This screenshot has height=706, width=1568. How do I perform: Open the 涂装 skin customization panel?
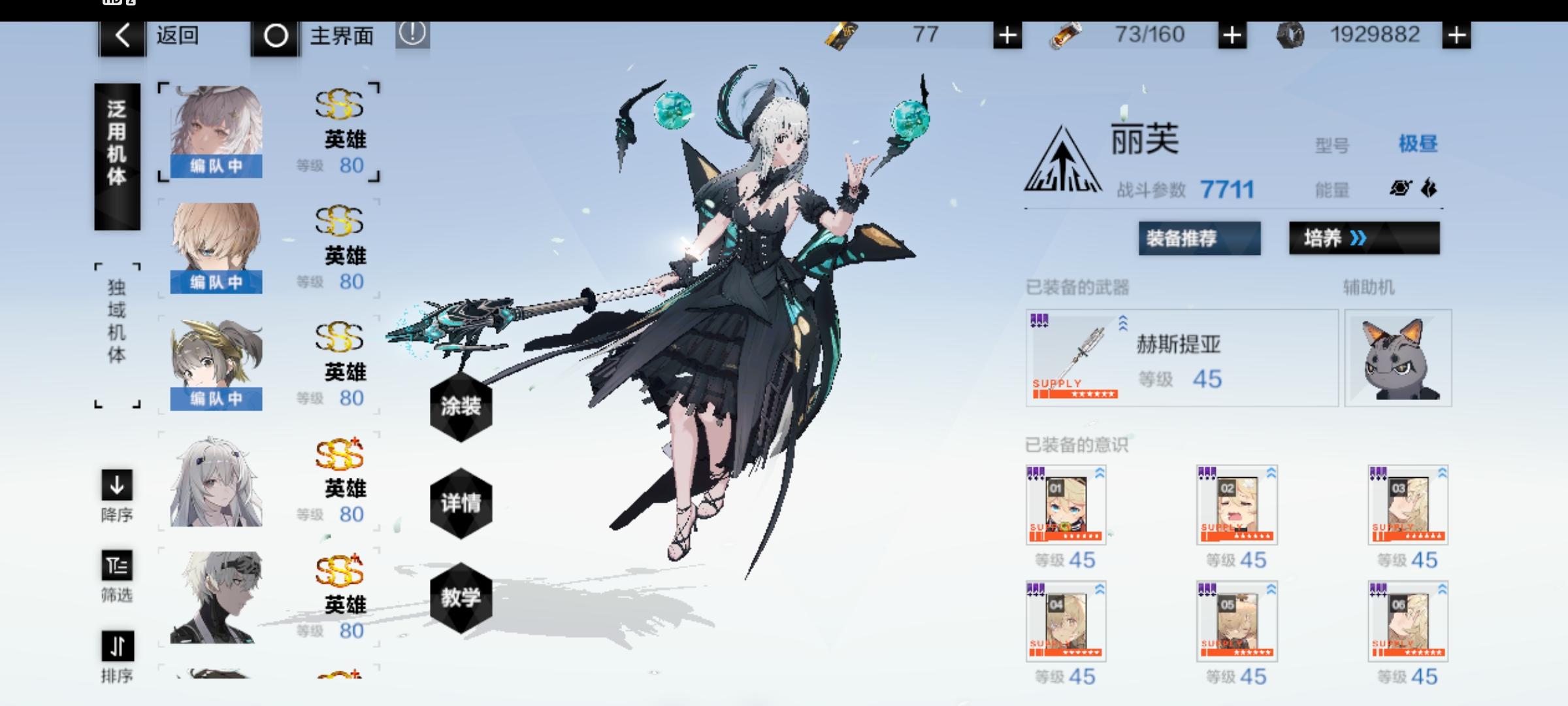coord(462,408)
